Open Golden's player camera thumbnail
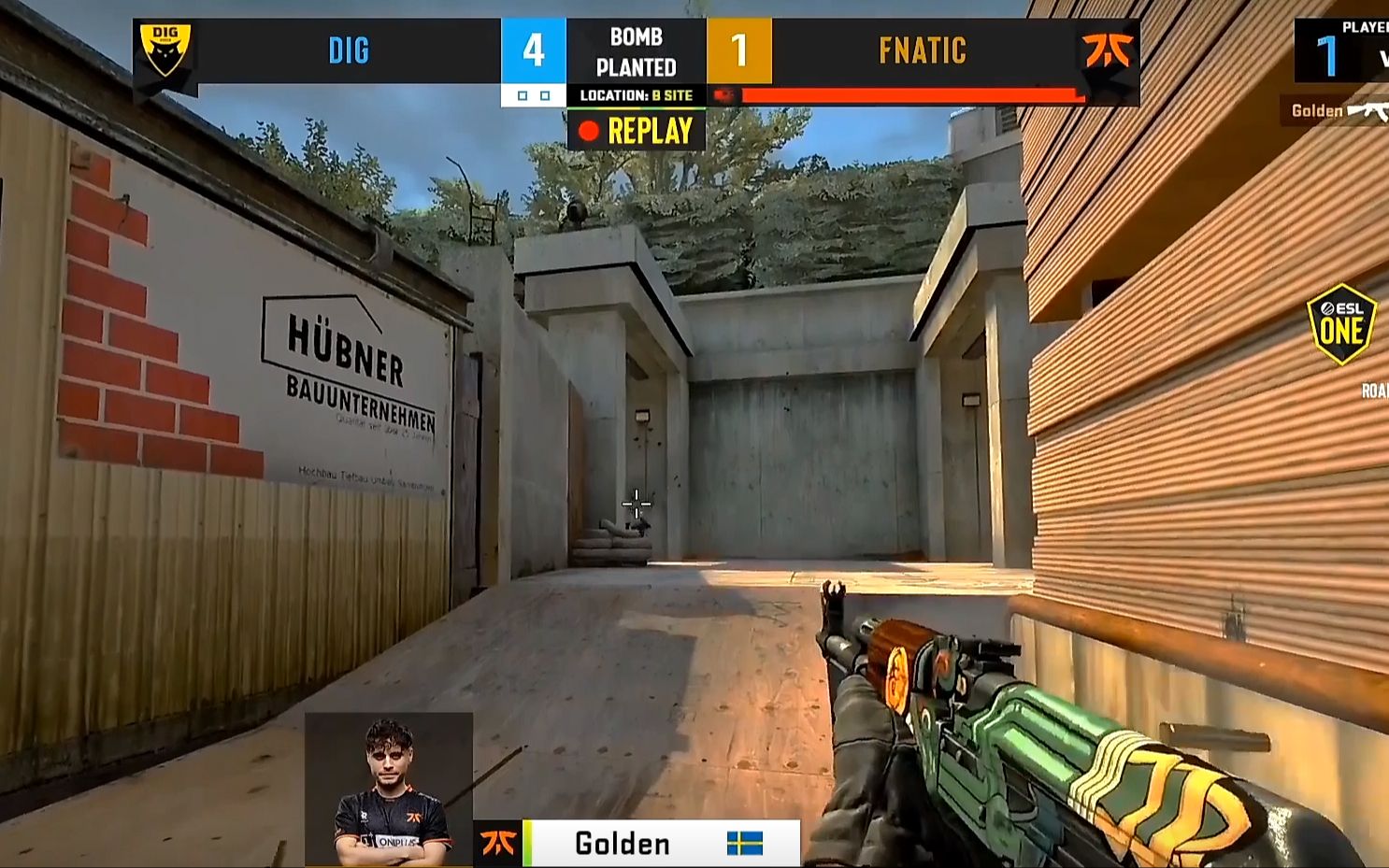Image resolution: width=1389 pixels, height=868 pixels. tap(389, 790)
